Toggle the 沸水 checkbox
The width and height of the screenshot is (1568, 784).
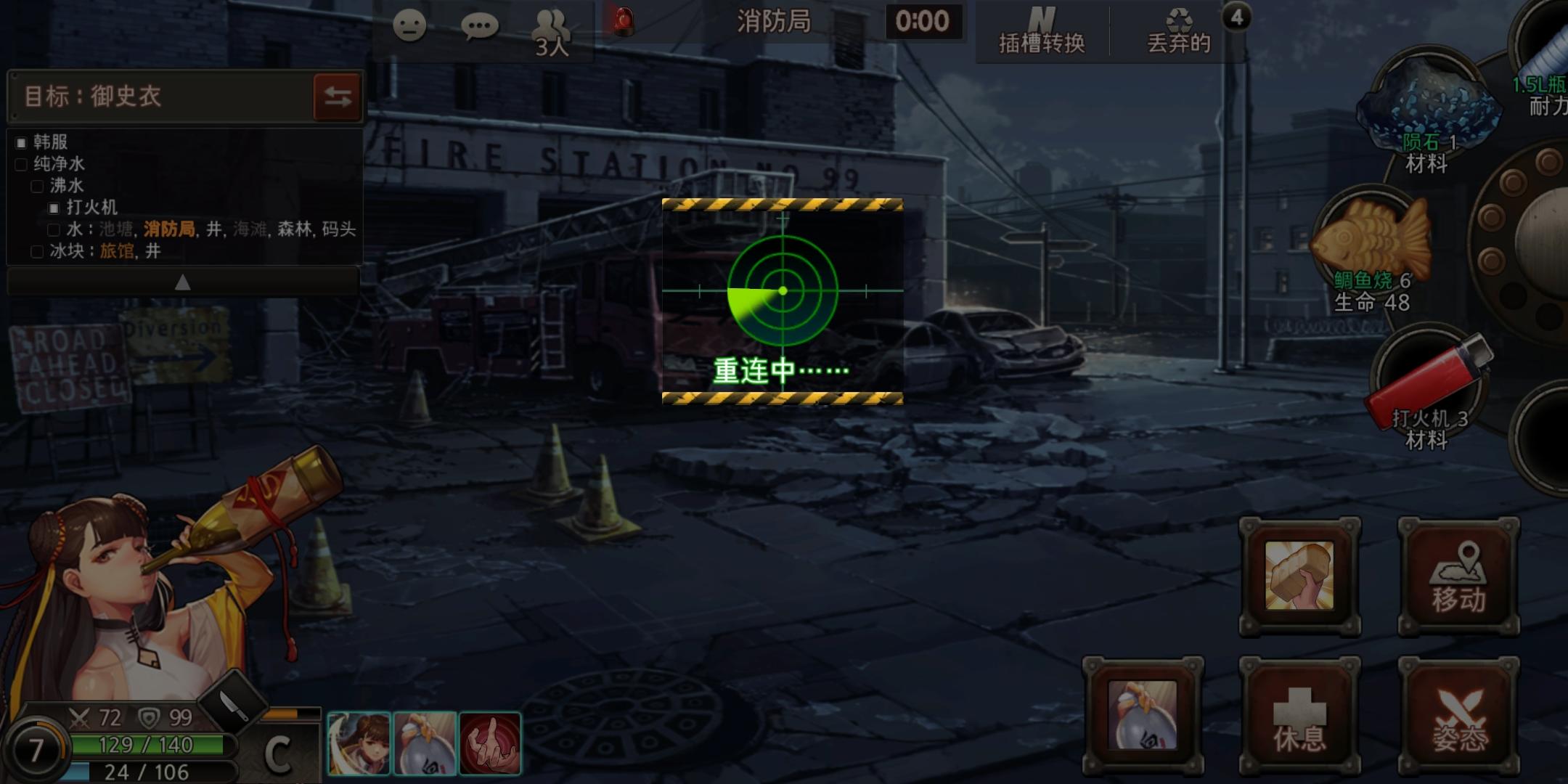pos(36,187)
